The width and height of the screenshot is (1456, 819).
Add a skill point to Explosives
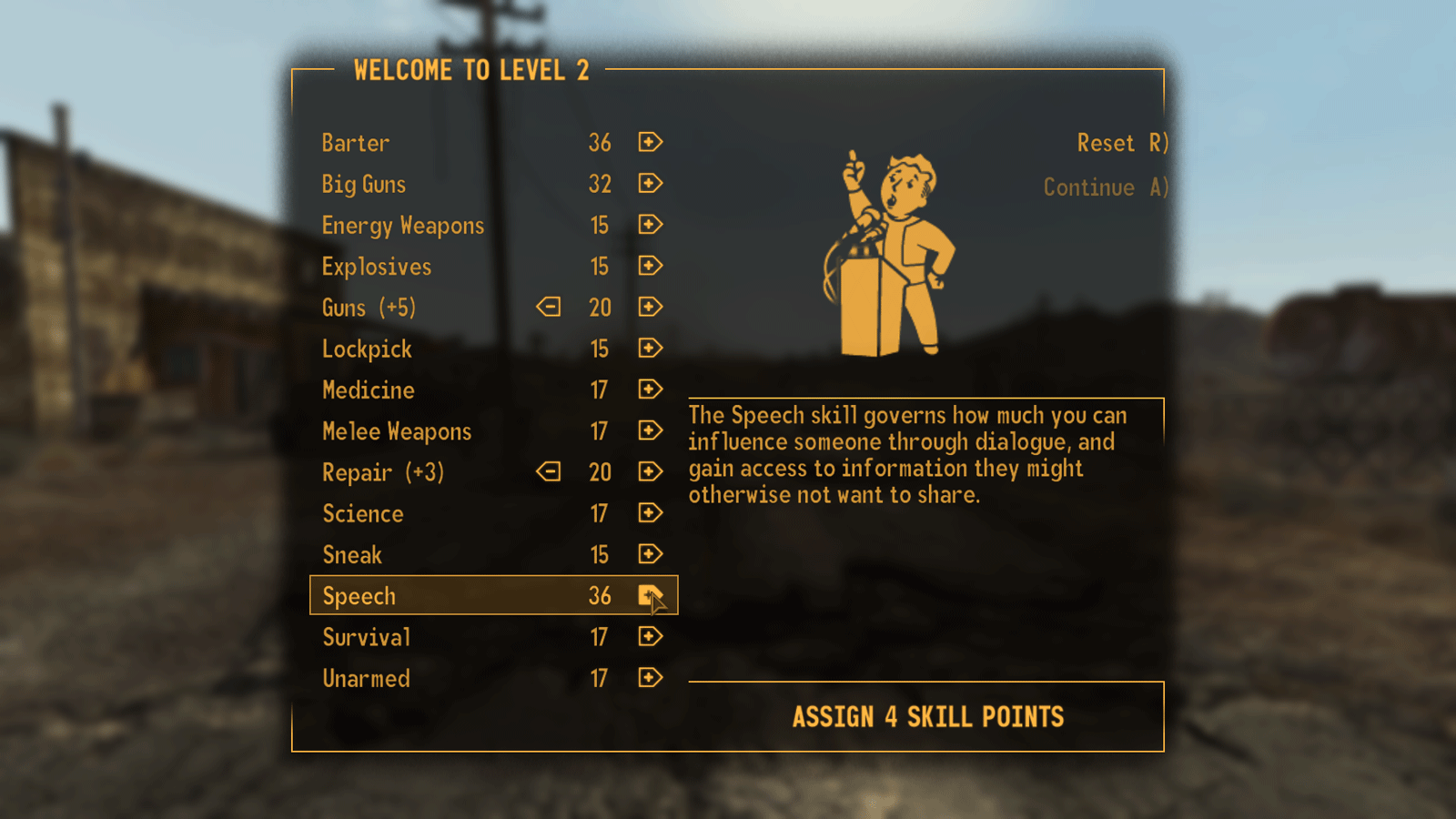click(649, 266)
